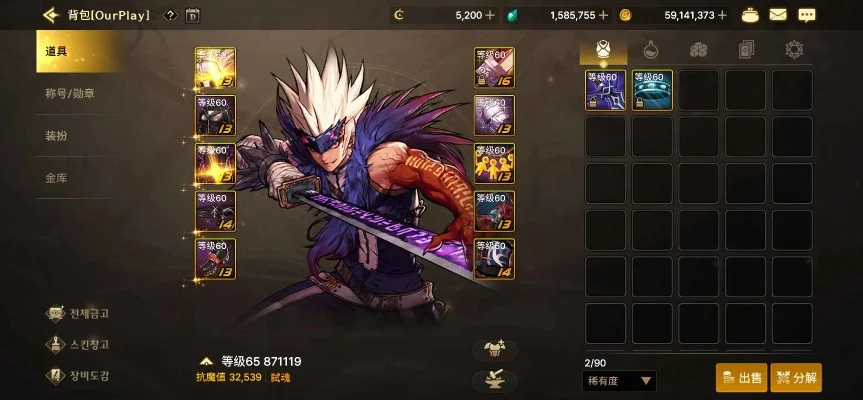Image resolution: width=863 pixels, height=400 pixels.
Task: Select the equipped golden figures slot
Action: click(x=494, y=162)
